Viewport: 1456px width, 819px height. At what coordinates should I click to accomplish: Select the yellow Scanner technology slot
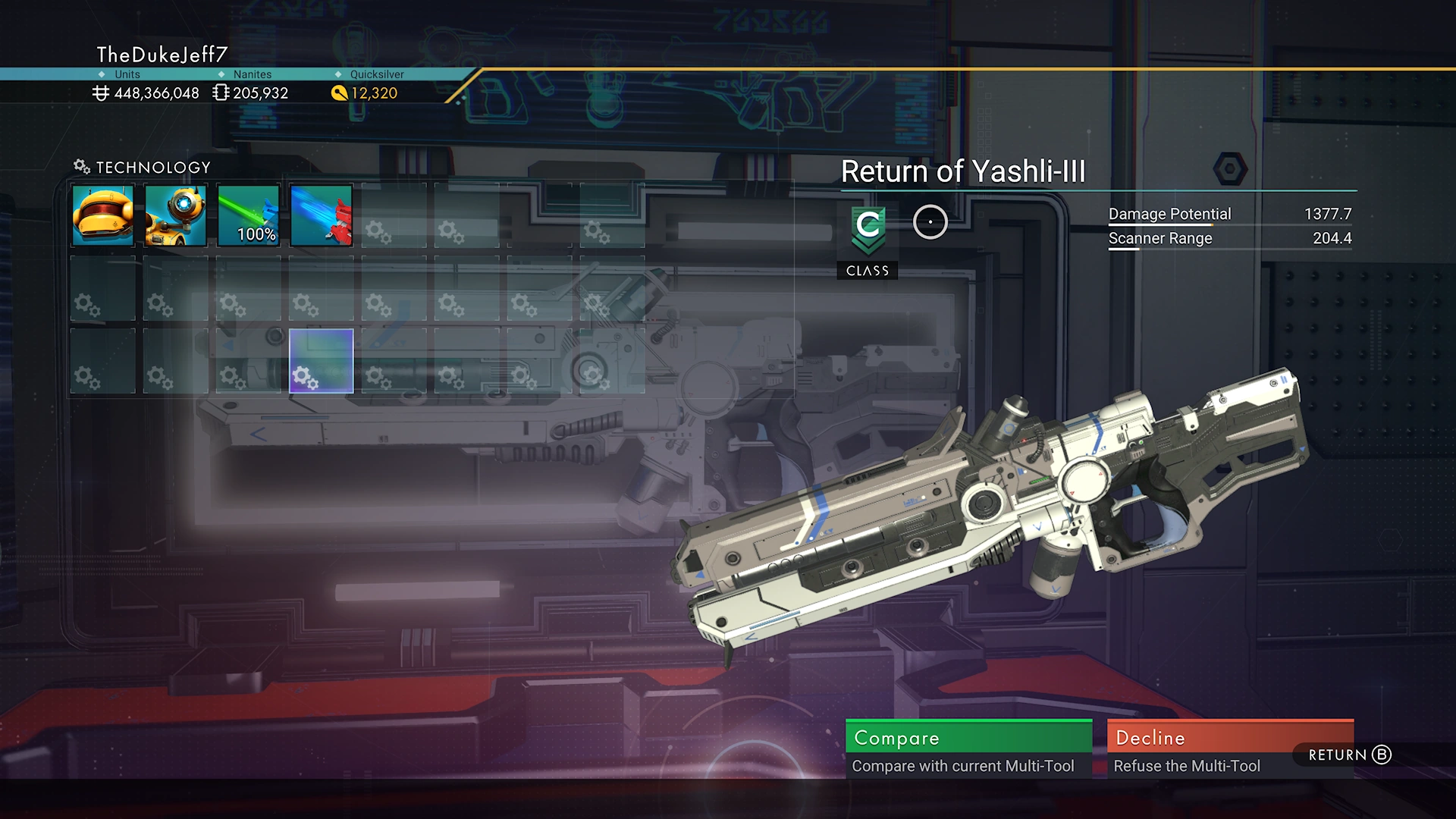[103, 216]
